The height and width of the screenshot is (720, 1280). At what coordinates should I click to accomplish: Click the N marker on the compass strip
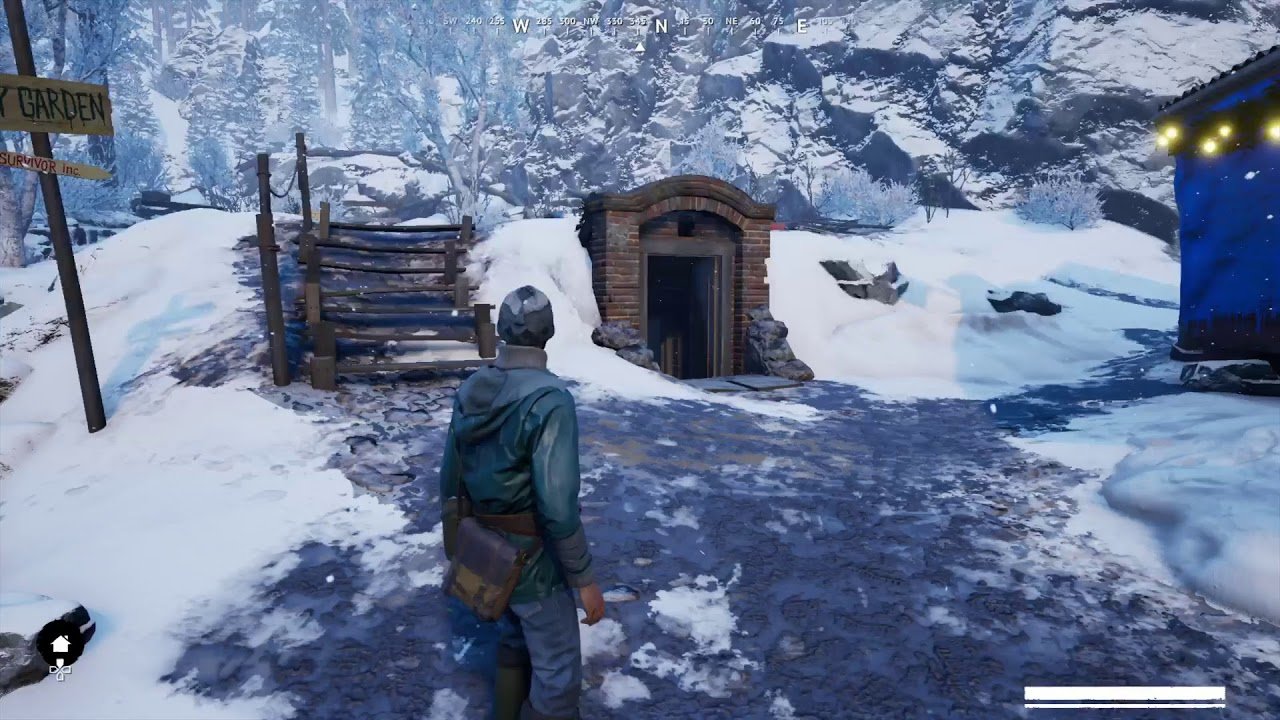pyautogui.click(x=661, y=27)
